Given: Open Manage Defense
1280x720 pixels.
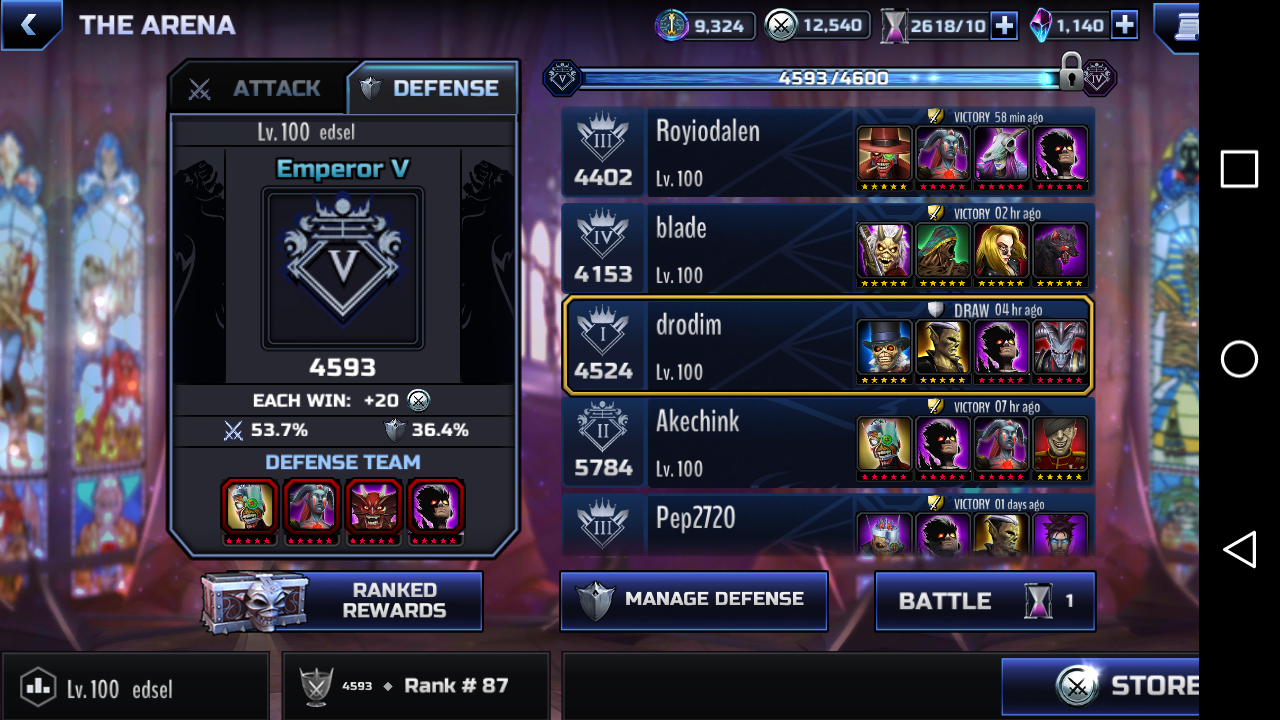Looking at the screenshot, I should click(694, 600).
